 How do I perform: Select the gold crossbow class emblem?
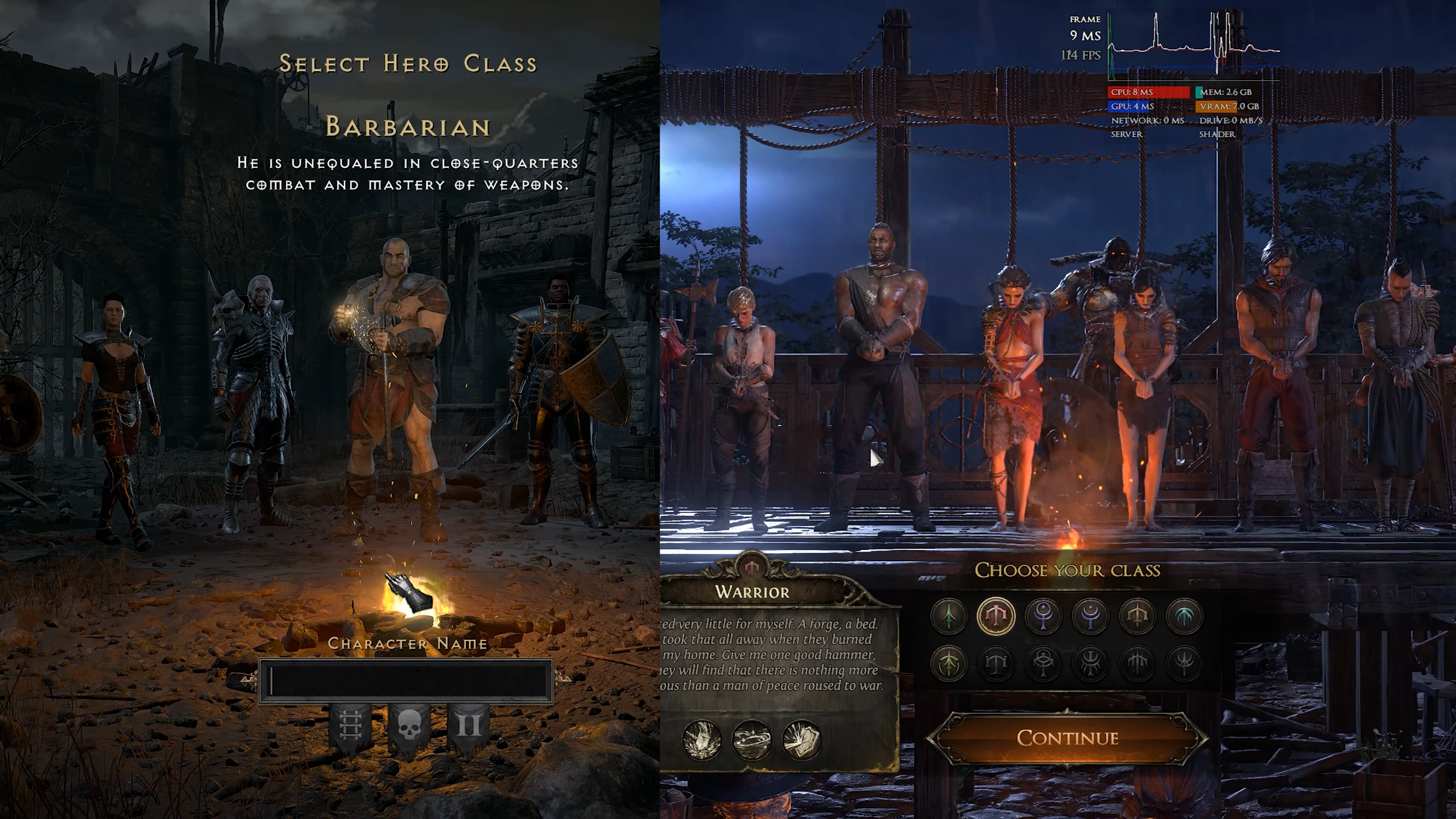(x=1137, y=616)
